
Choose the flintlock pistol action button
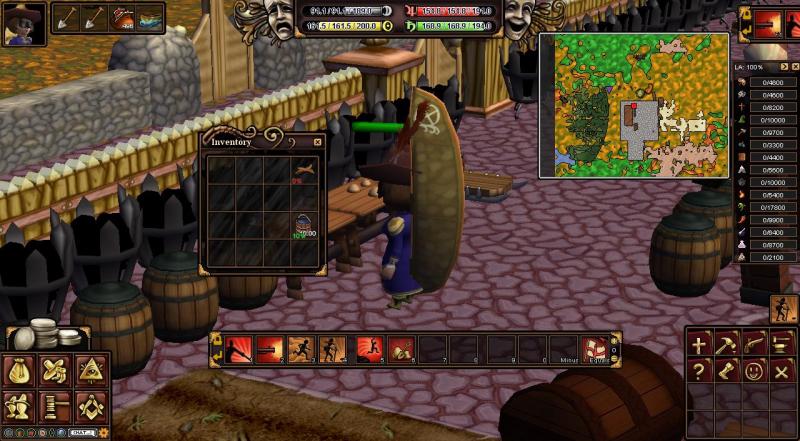754,344
